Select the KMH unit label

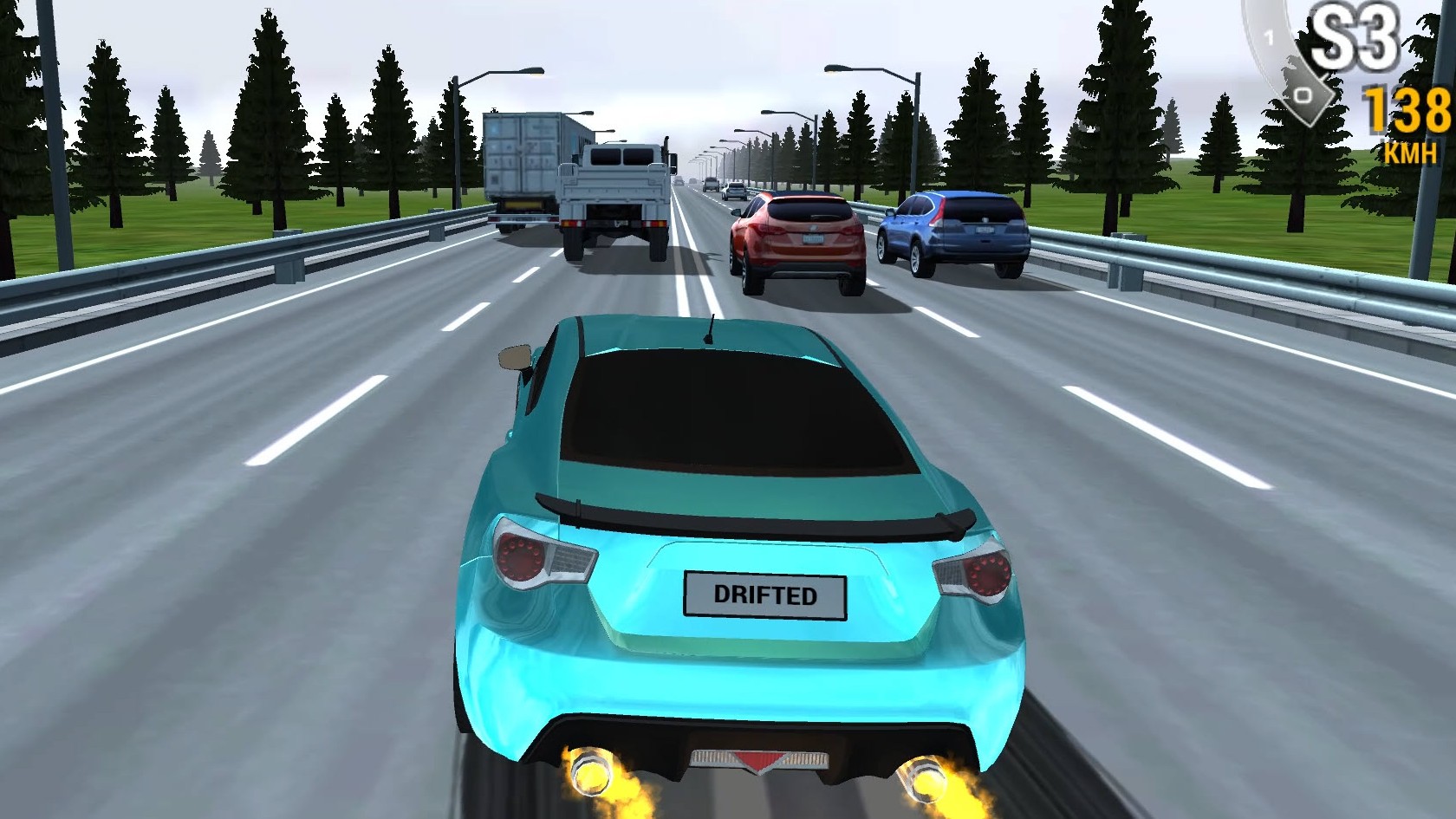(1409, 153)
